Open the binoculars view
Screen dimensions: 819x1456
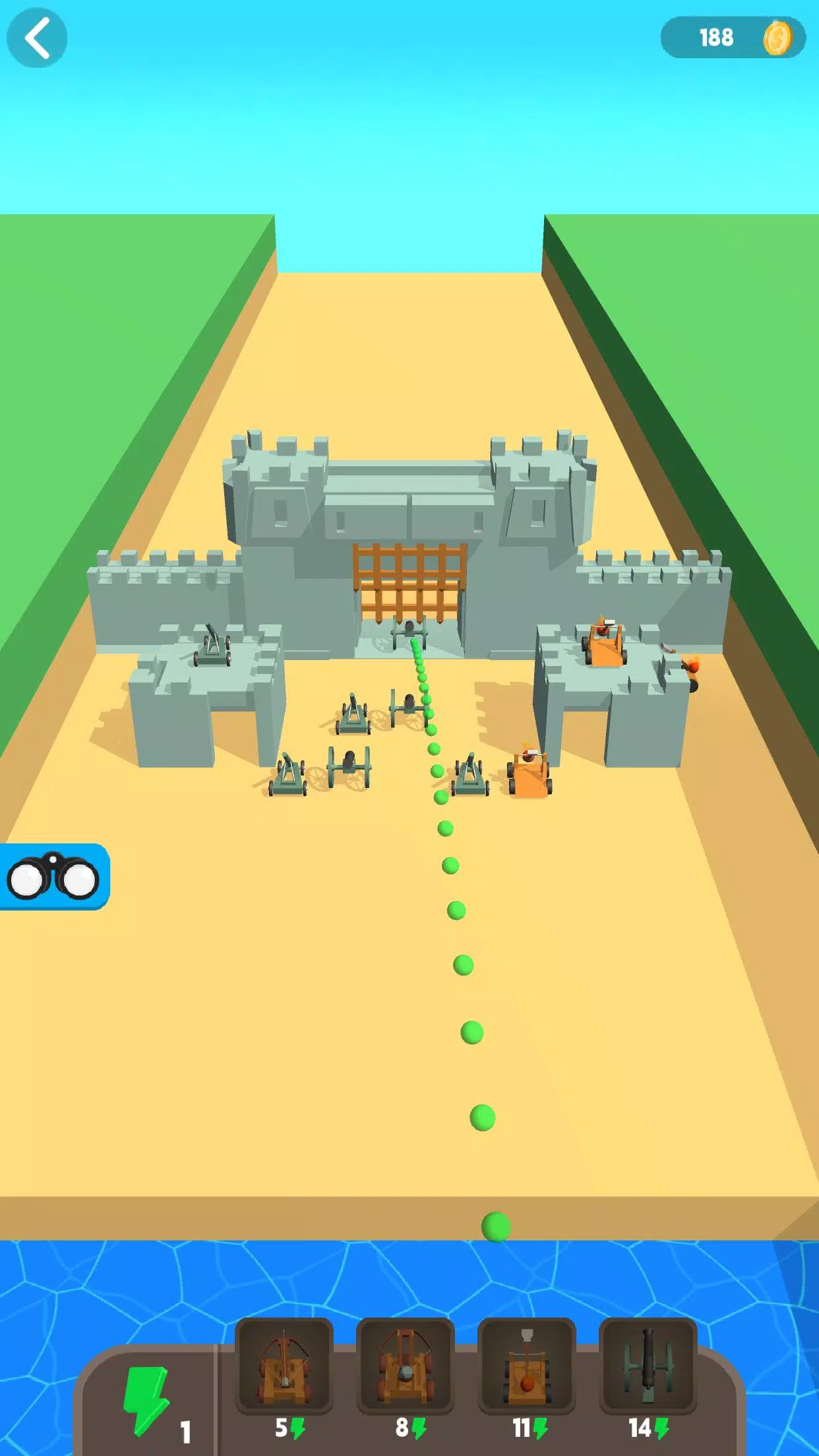[x=53, y=877]
